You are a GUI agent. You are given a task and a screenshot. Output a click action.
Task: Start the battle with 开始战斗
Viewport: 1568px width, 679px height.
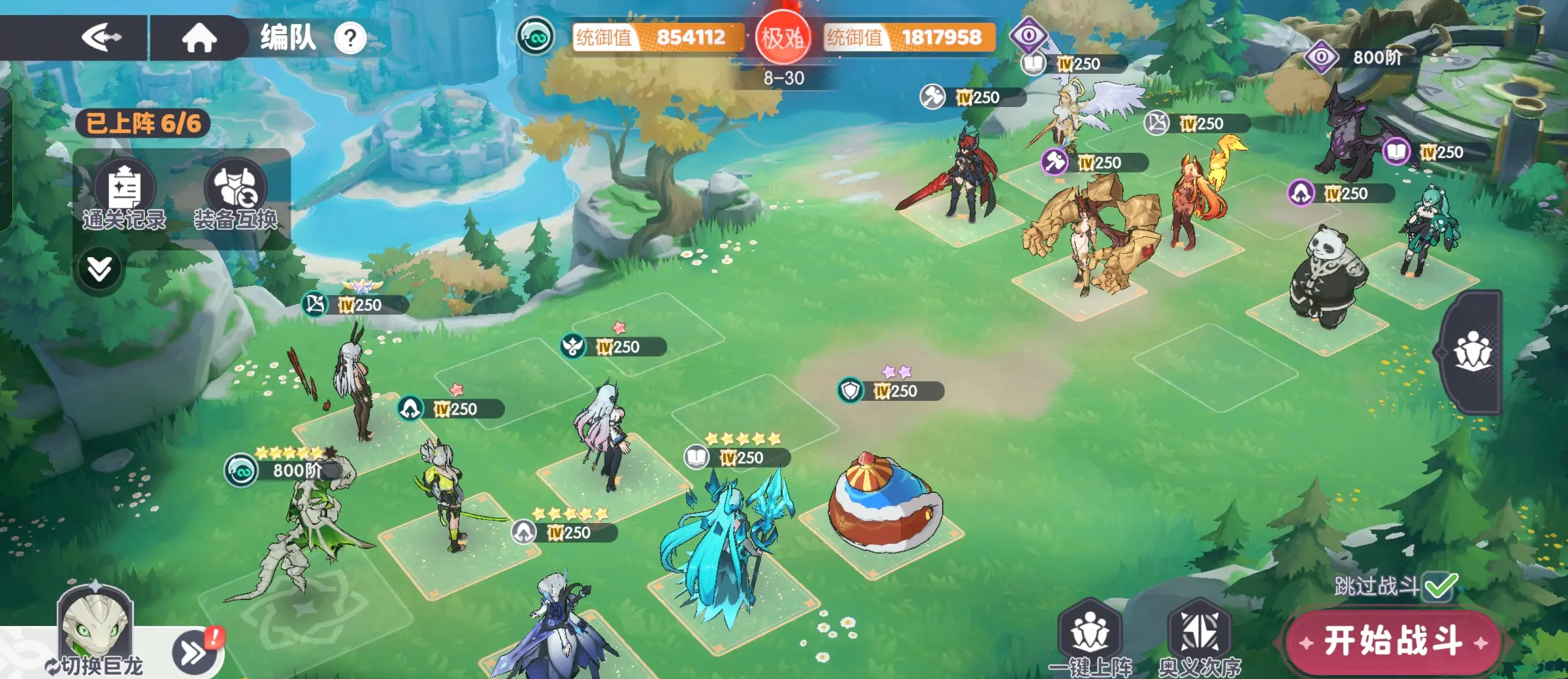[1392, 641]
